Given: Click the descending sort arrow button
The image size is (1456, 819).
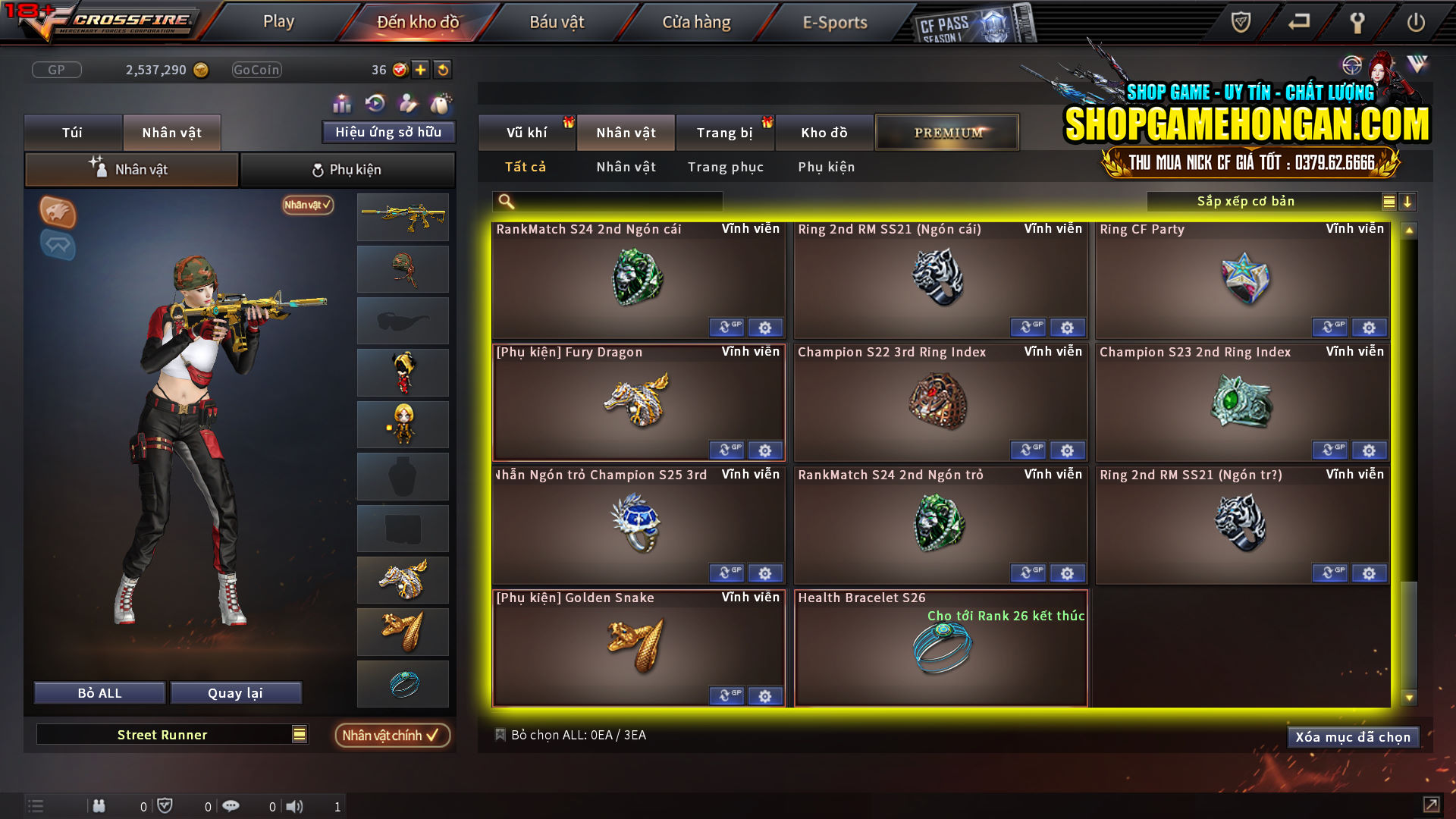Looking at the screenshot, I should coord(1408,202).
